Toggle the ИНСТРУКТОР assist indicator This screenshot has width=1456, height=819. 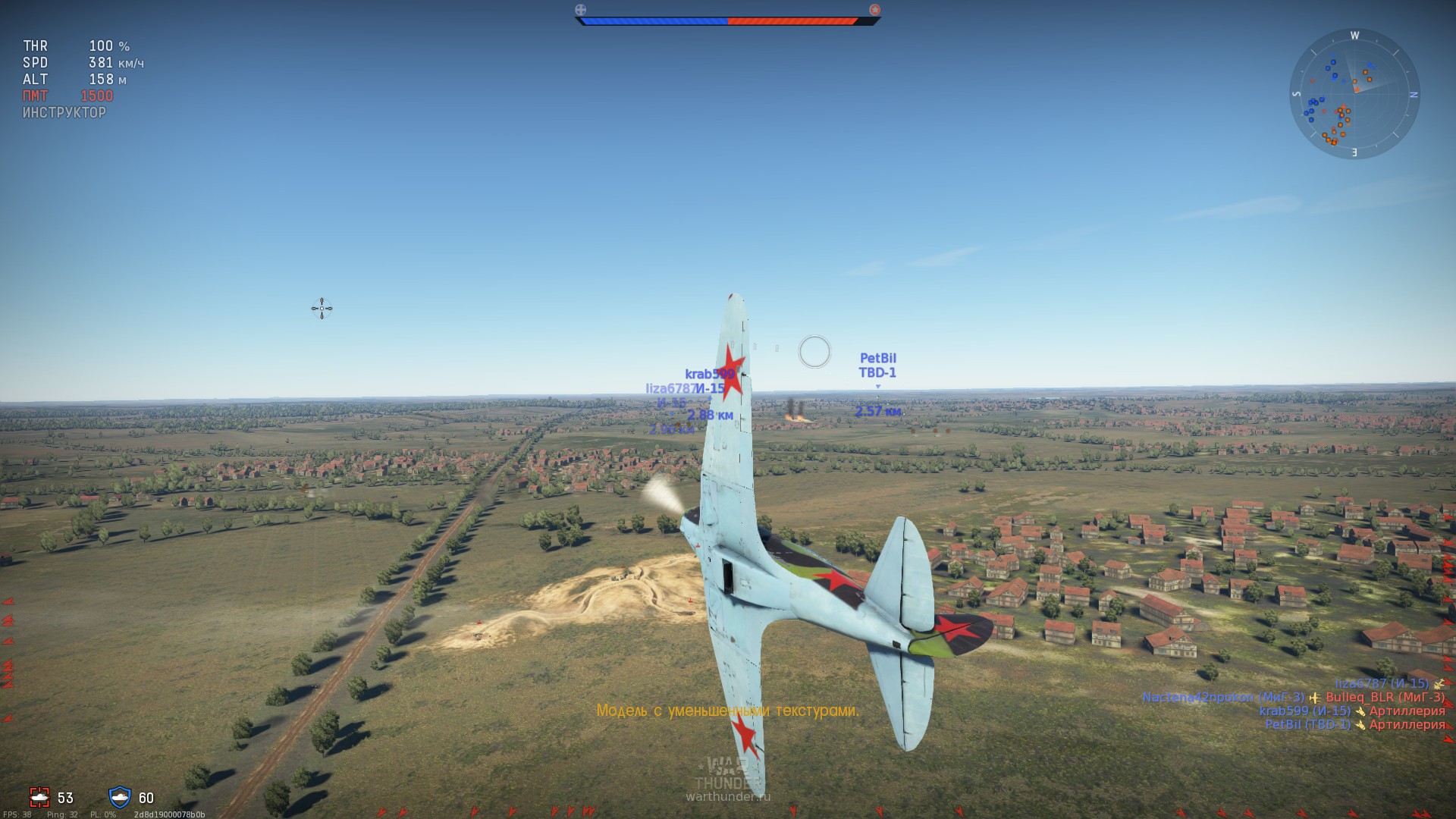pyautogui.click(x=64, y=112)
